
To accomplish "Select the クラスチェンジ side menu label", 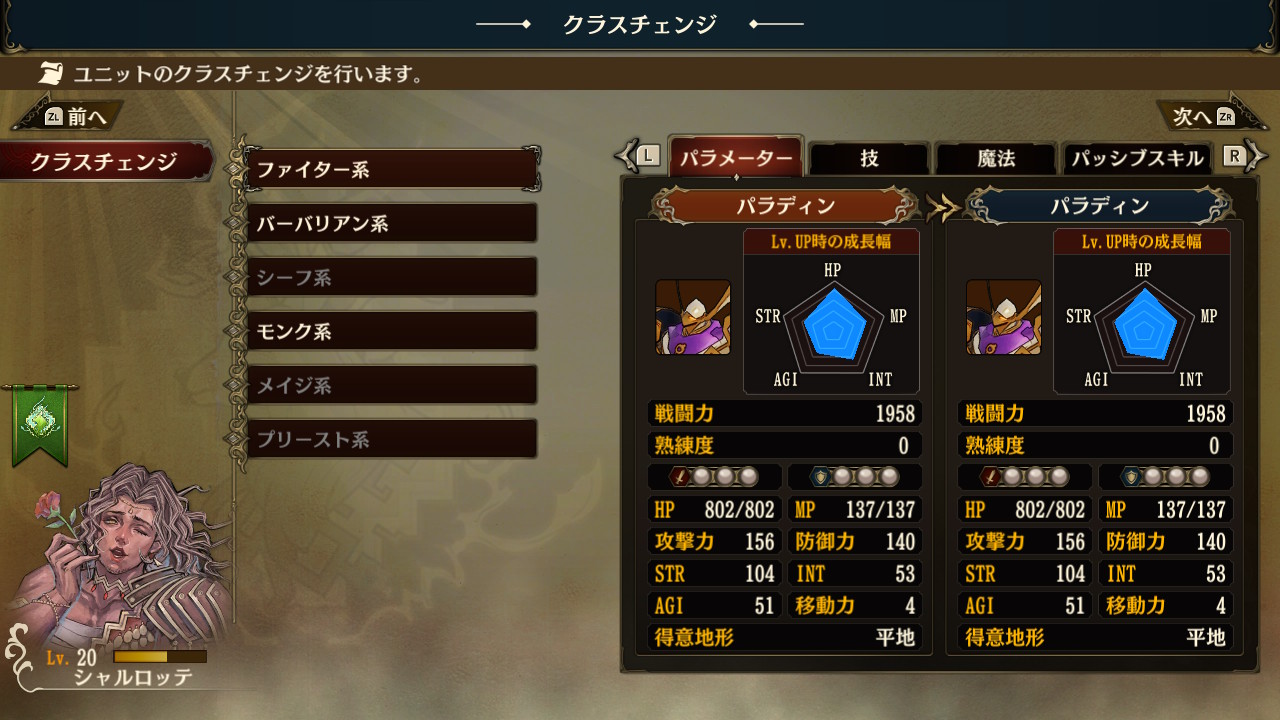I will 104,162.
